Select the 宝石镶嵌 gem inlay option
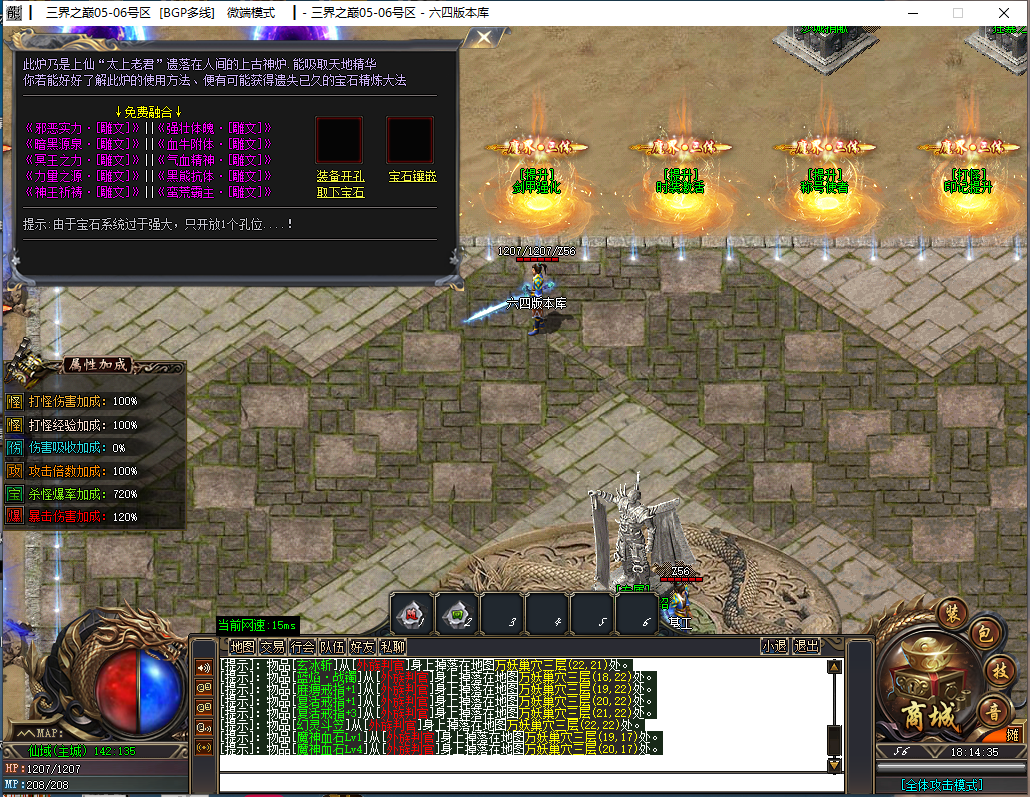Image resolution: width=1030 pixels, height=797 pixels. pyautogui.click(x=409, y=176)
